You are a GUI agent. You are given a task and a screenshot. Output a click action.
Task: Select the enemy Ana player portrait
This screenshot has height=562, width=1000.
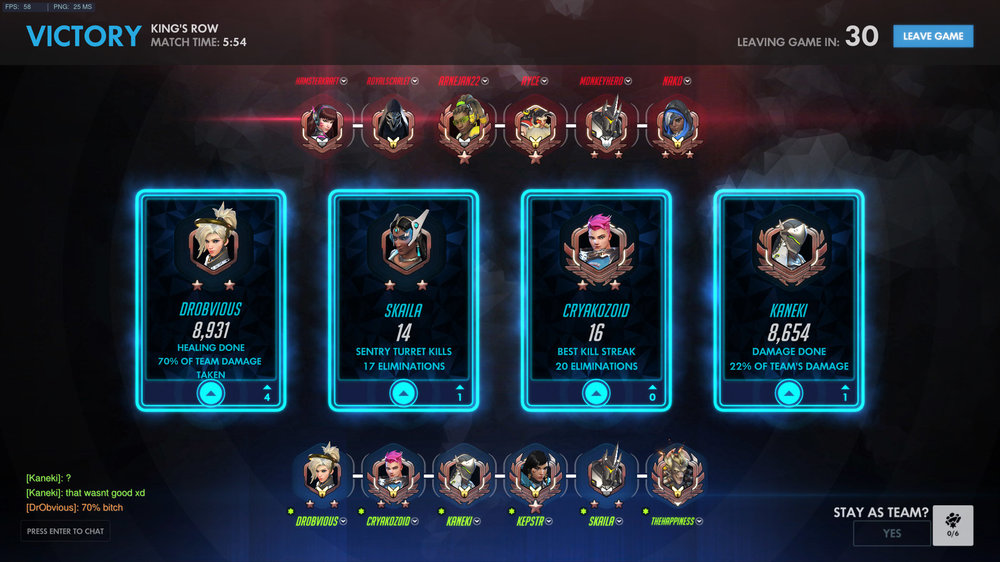(675, 125)
